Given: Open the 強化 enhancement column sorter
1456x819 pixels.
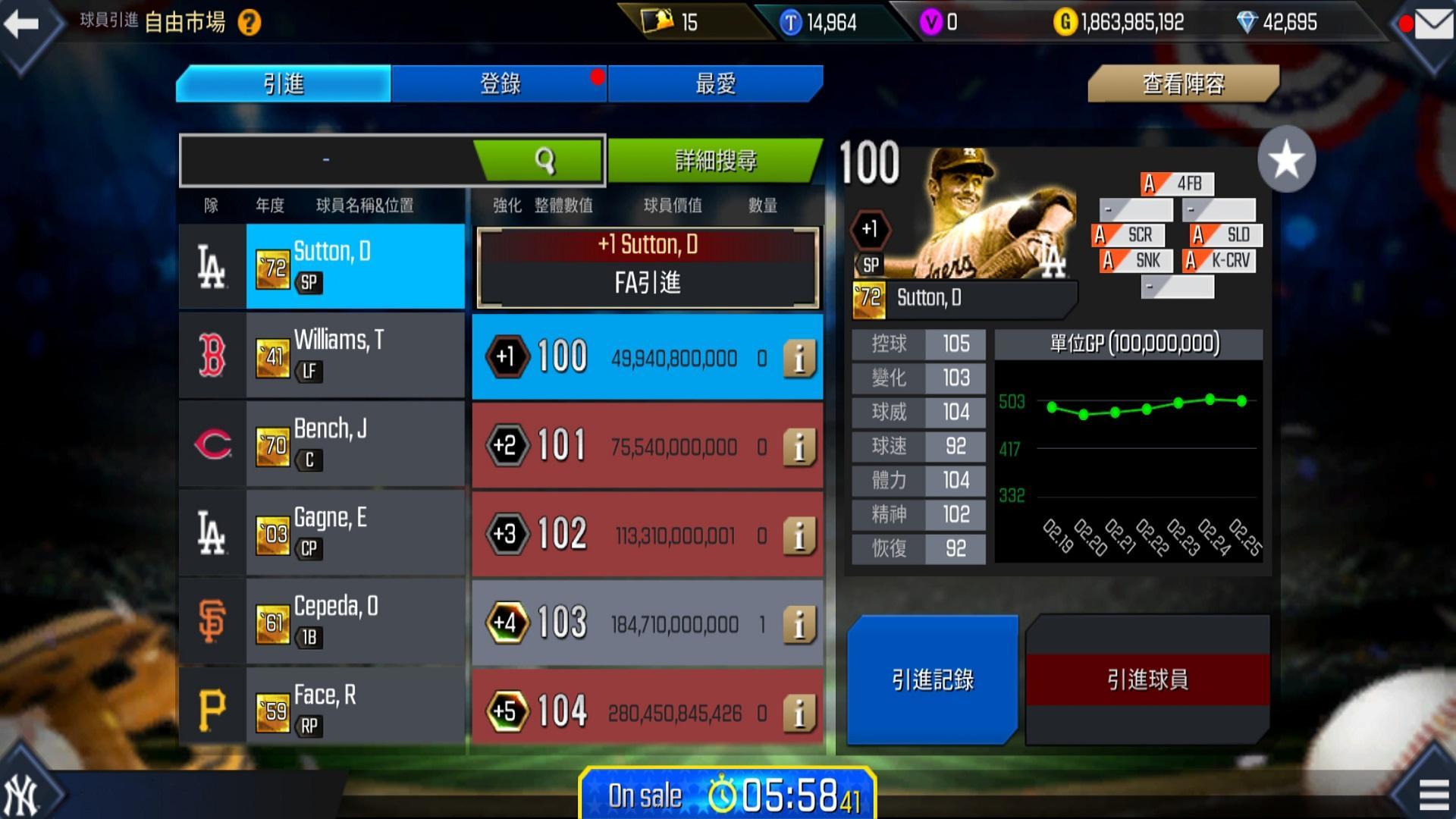Looking at the screenshot, I should [x=506, y=206].
